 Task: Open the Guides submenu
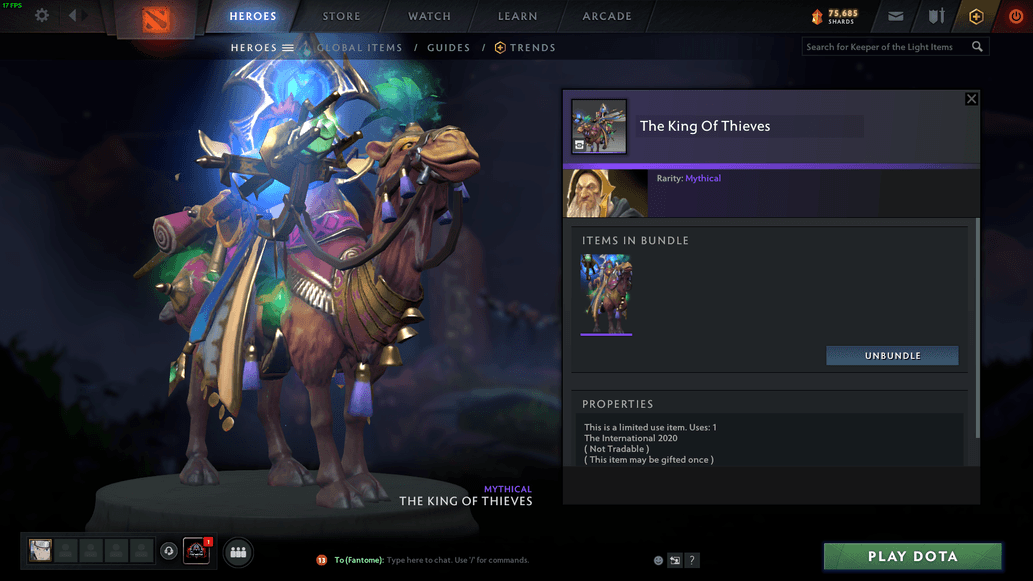[448, 47]
